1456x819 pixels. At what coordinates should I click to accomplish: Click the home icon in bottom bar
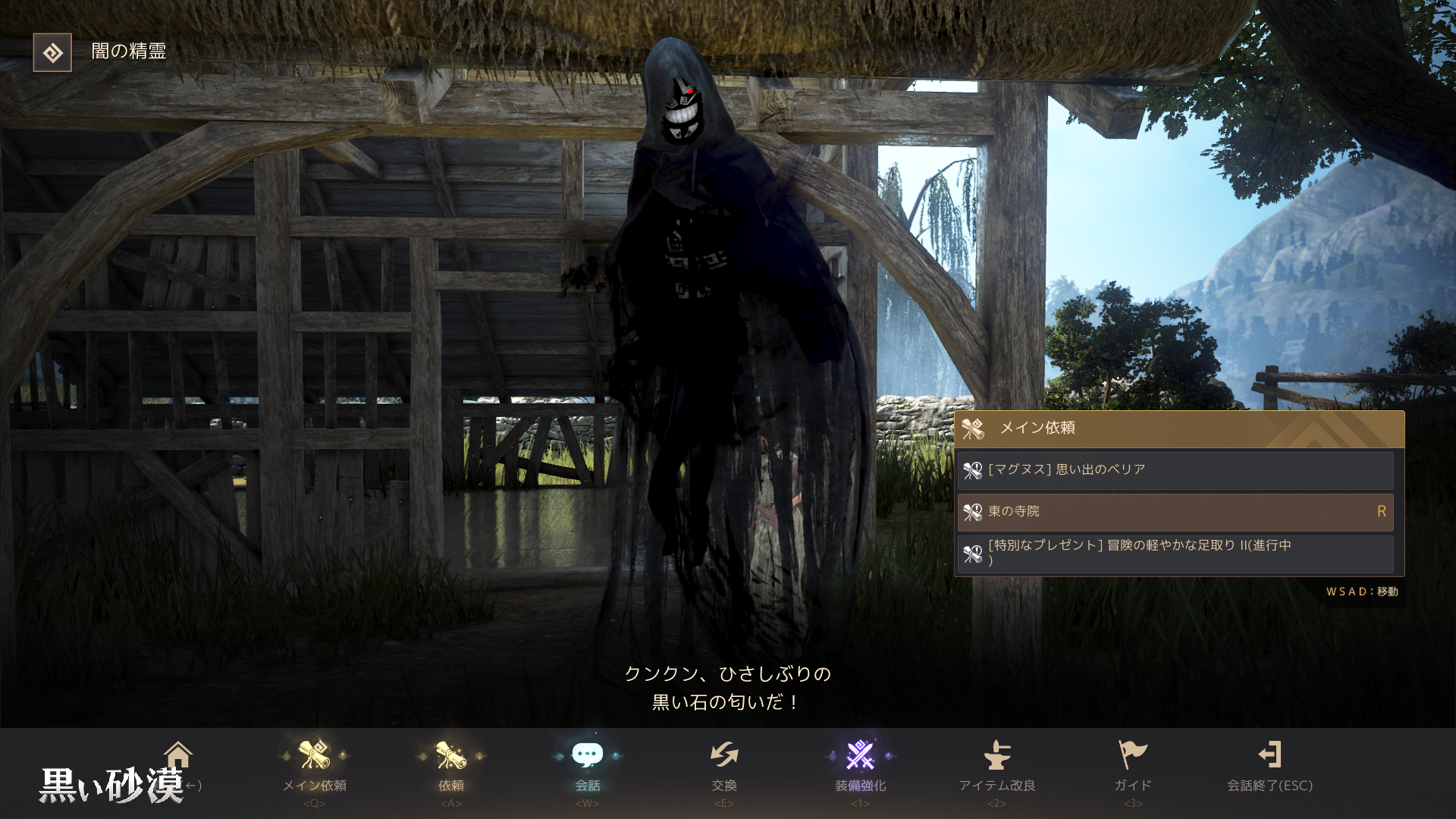coord(178,755)
